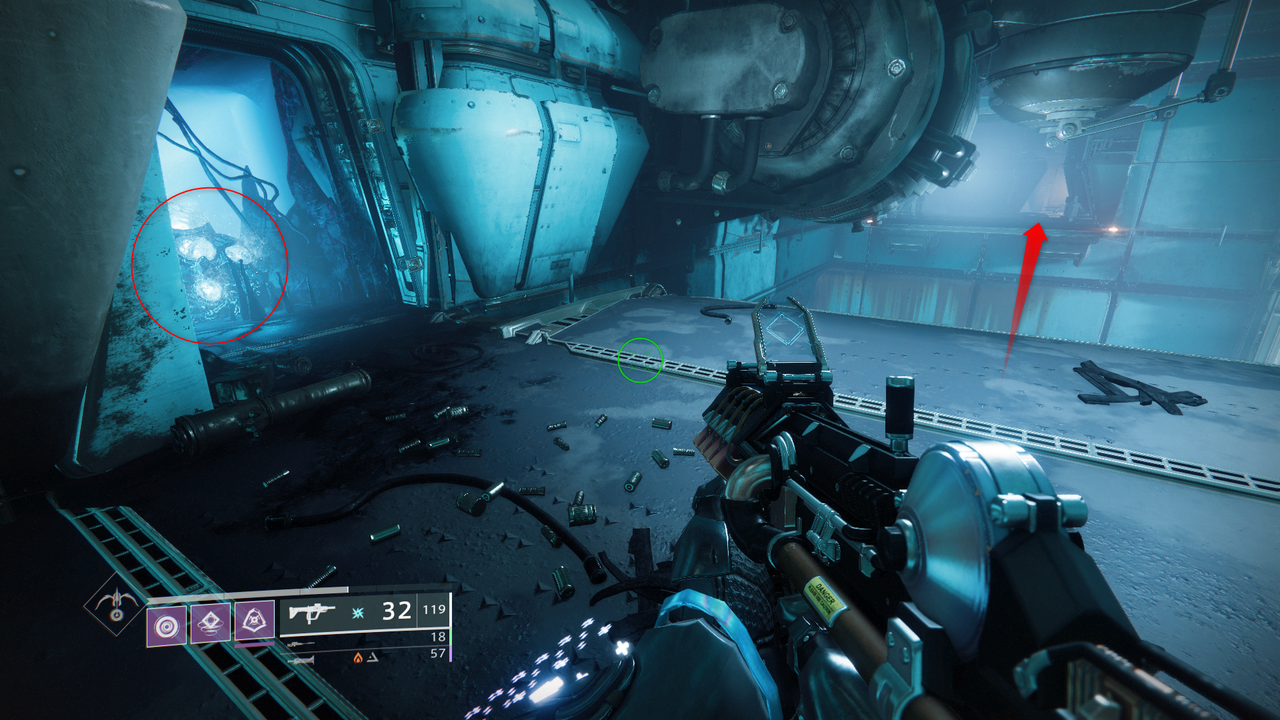Activate the Void melee ability icon
This screenshot has width=1280, height=720.
point(254,622)
